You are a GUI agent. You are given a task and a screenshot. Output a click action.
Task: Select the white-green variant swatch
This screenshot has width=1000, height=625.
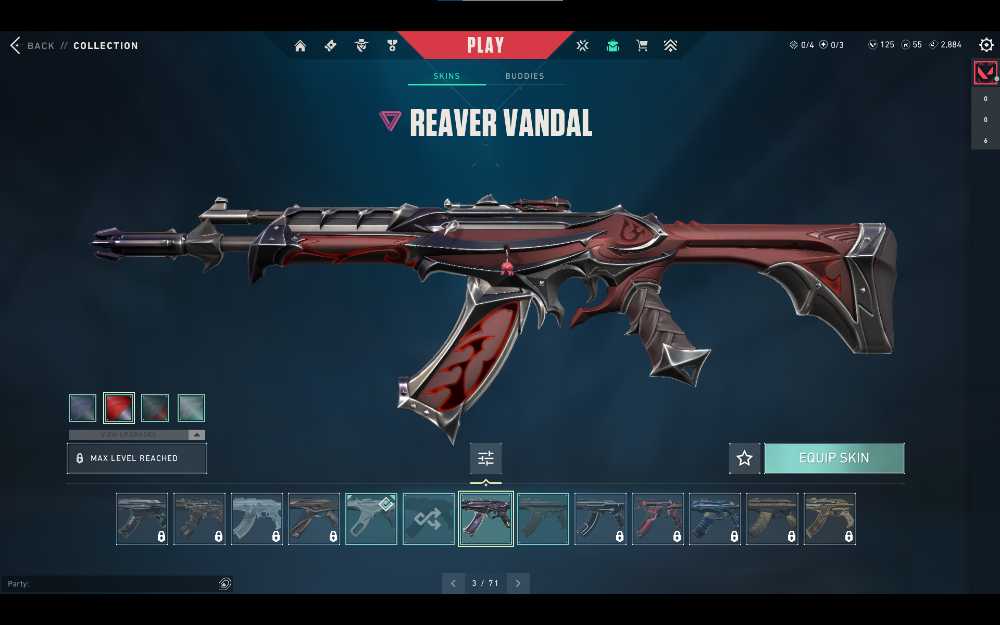pos(191,408)
